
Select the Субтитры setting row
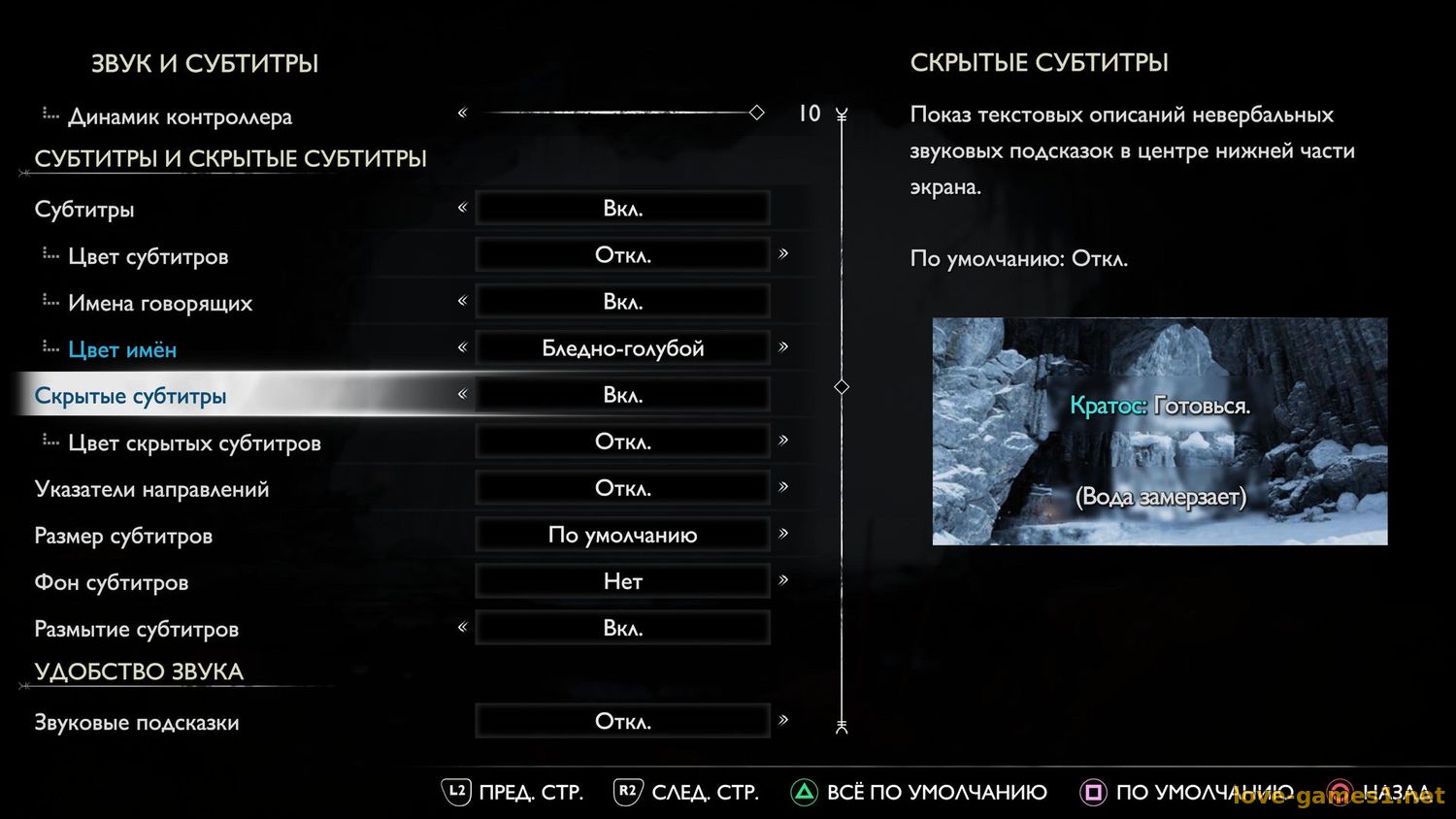pyautogui.click(x=84, y=210)
